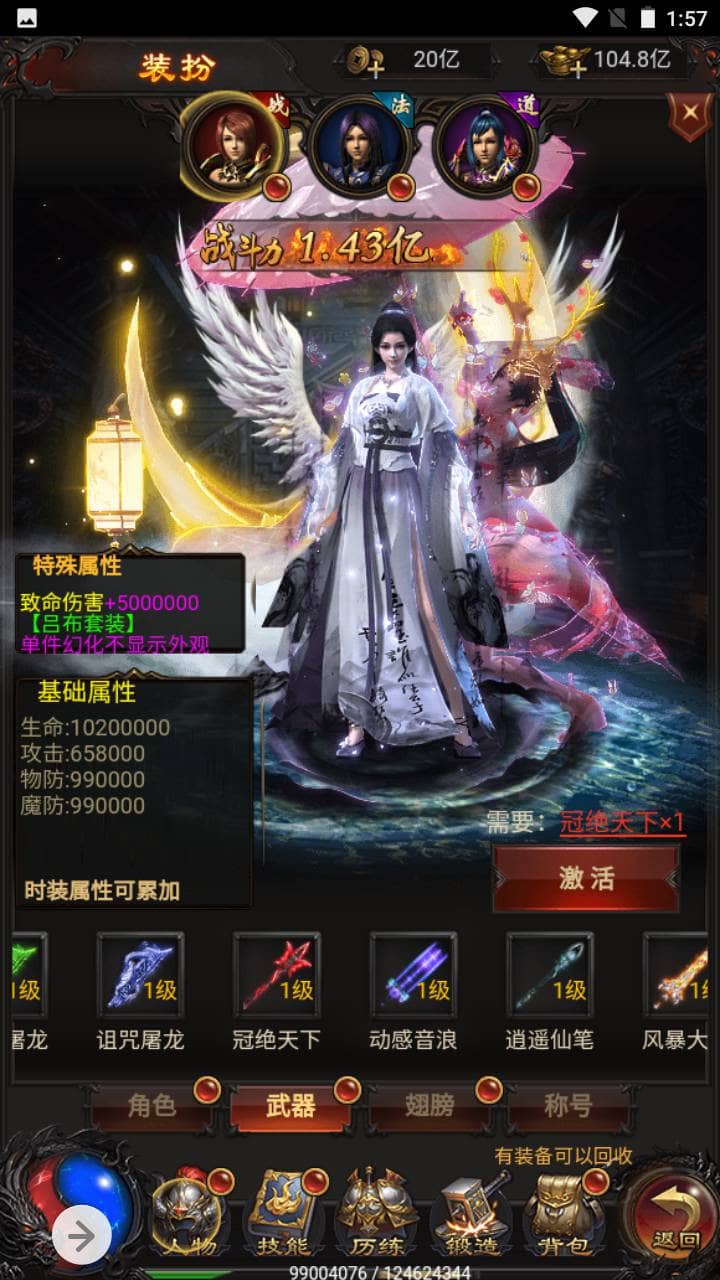Choose the 动感音浪 weapon skin
The height and width of the screenshot is (1280, 720).
pyautogui.click(x=413, y=977)
